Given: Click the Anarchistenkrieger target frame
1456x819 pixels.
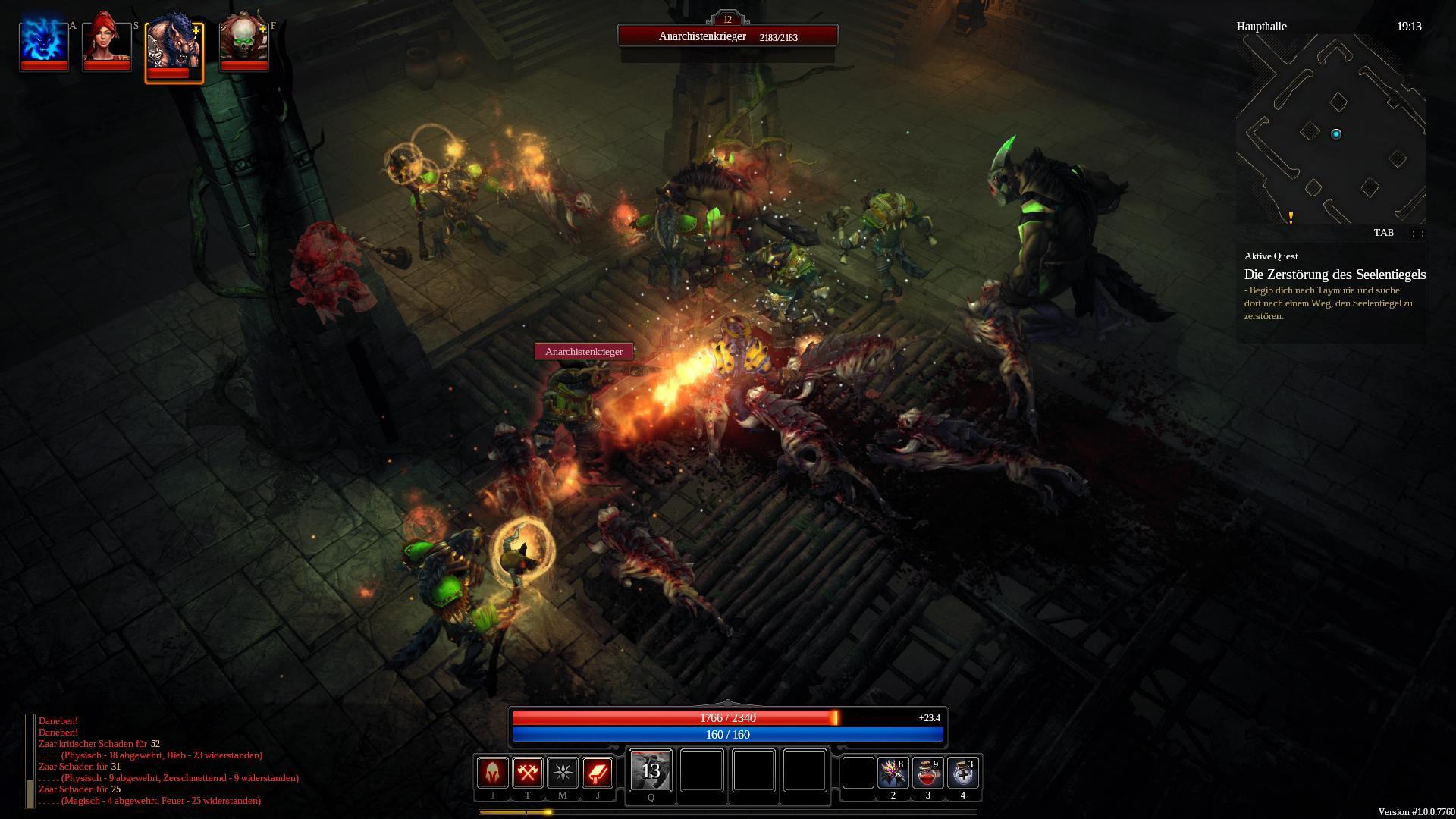Looking at the screenshot, I should tap(727, 36).
